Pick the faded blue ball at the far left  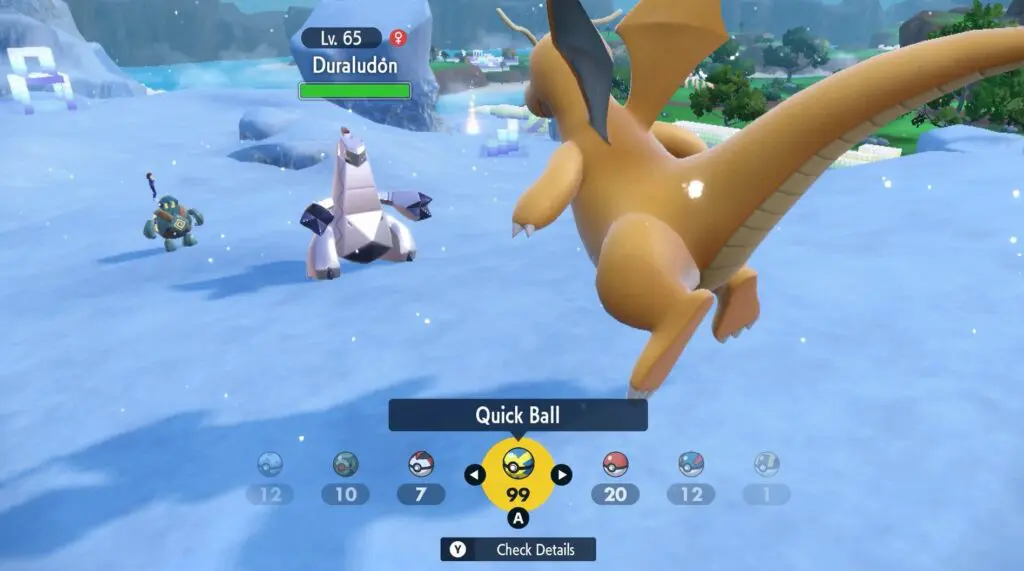coord(270,464)
